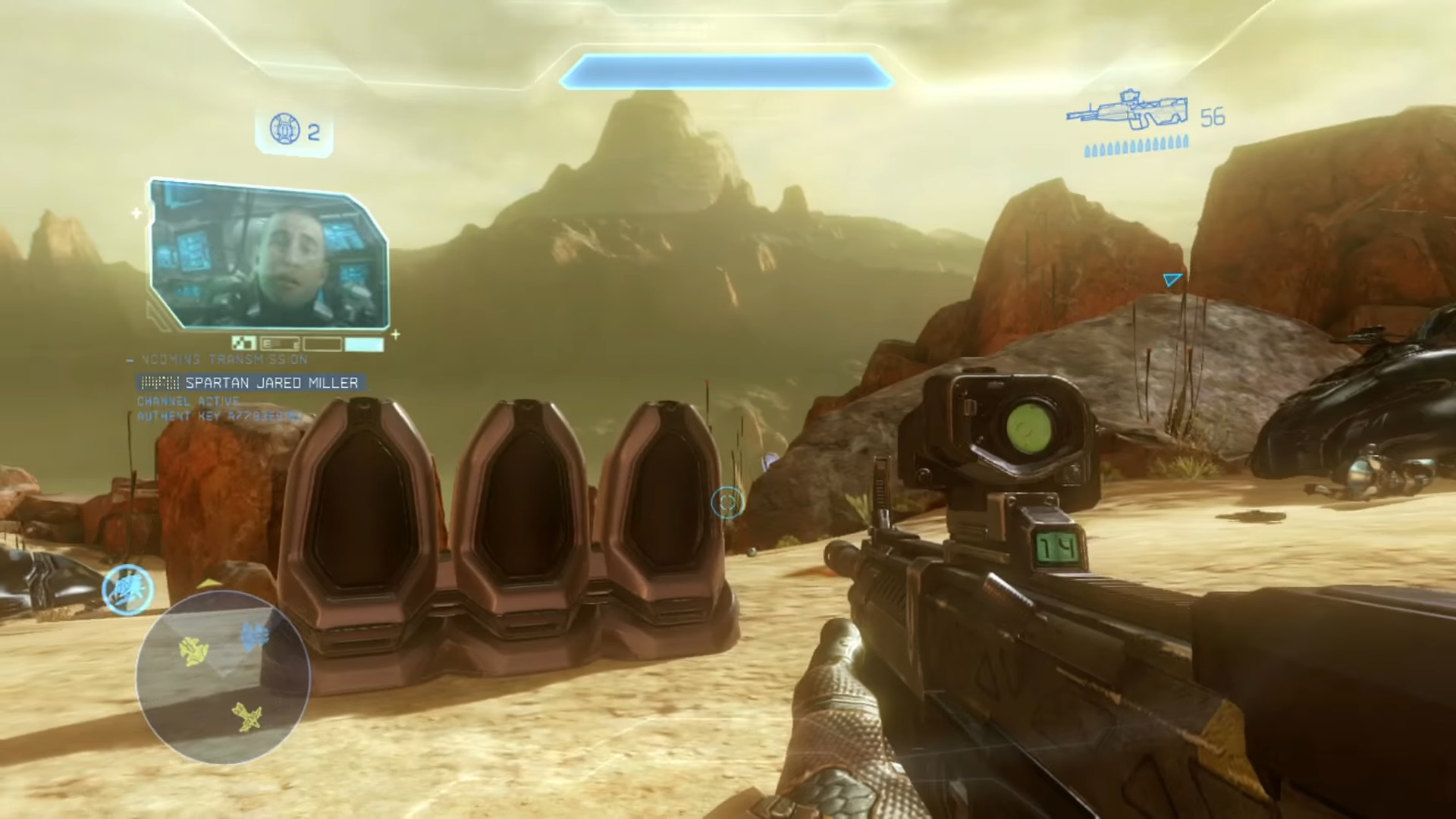The height and width of the screenshot is (819, 1456).
Task: Click the Spartan Jared Miller name label
Action: point(271,383)
